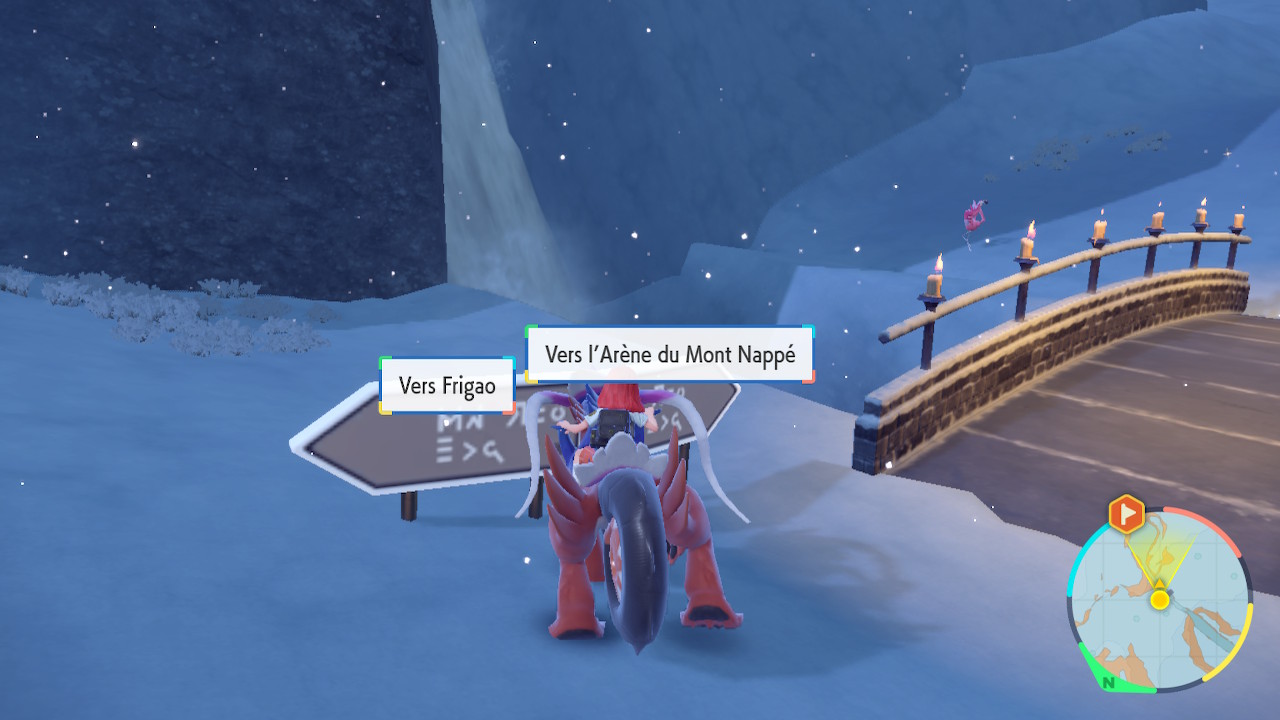
Task: Click the green N compass indicator
Action: click(x=1108, y=682)
